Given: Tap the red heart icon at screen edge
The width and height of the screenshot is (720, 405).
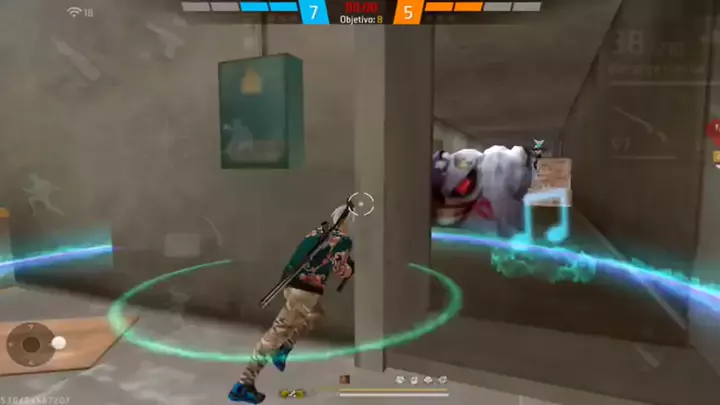Looking at the screenshot, I should pyautogui.click(x=715, y=129).
